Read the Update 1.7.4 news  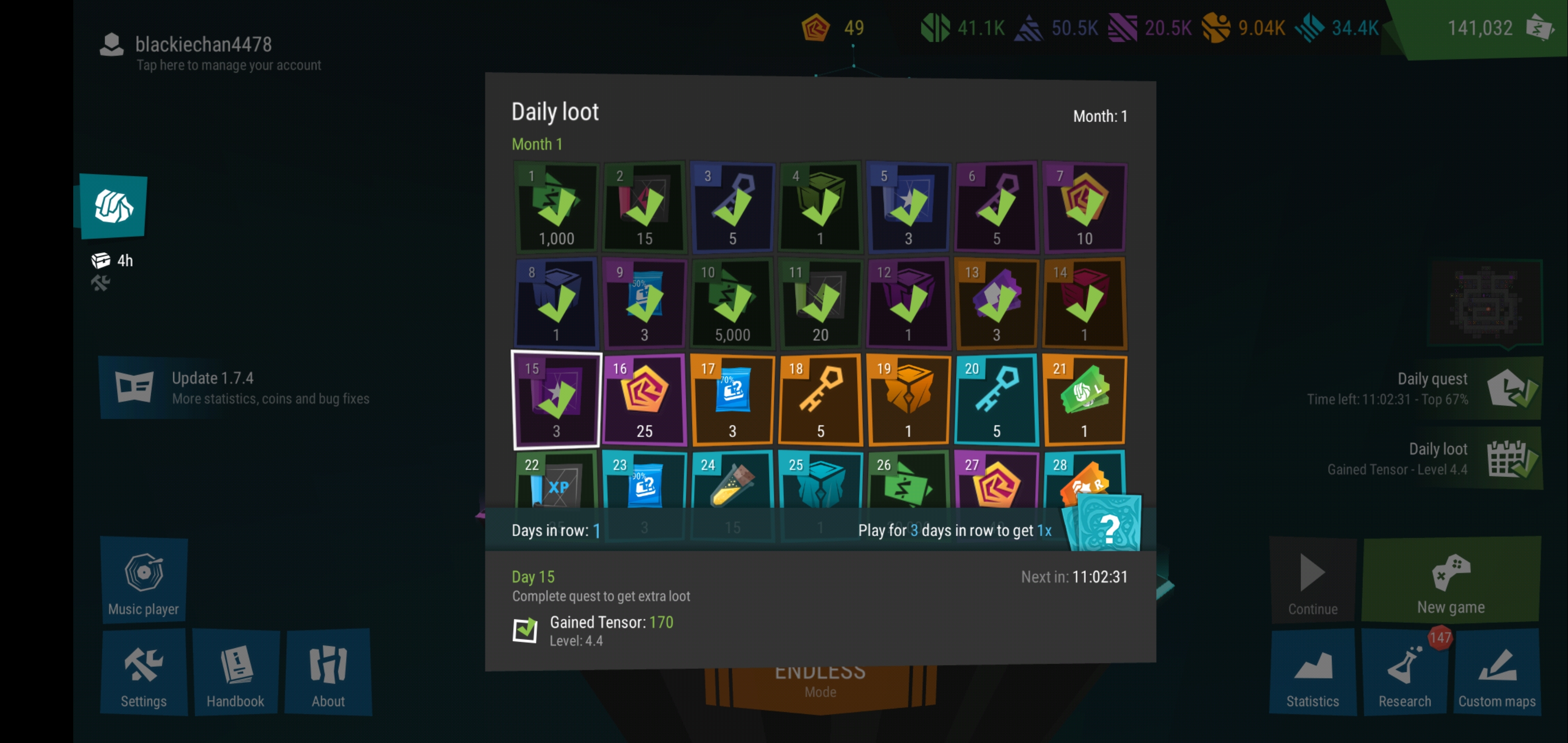[x=243, y=387]
